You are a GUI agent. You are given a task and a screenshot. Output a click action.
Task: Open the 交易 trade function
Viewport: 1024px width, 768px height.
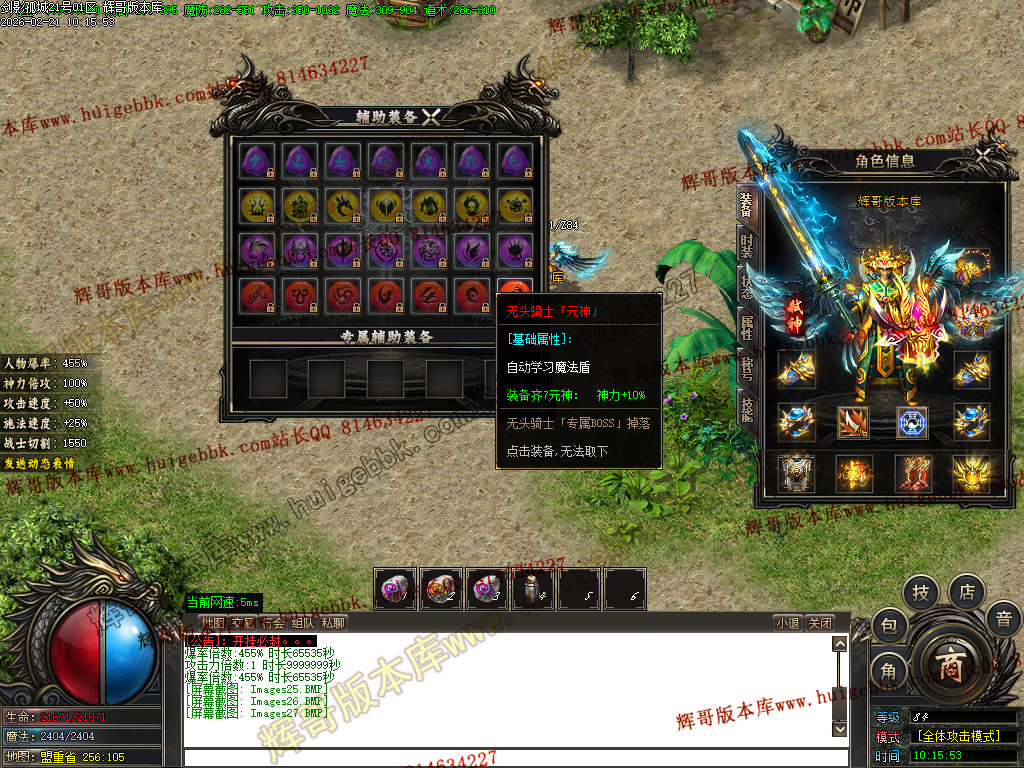[x=243, y=623]
